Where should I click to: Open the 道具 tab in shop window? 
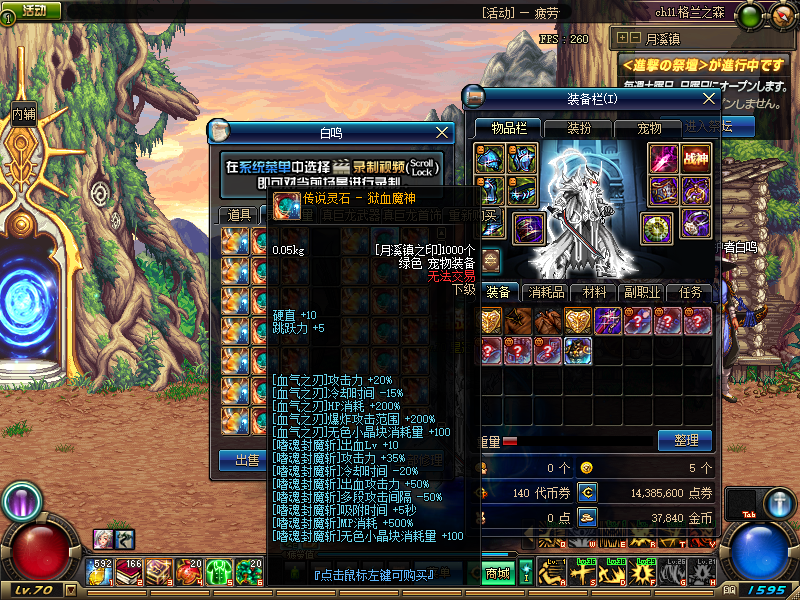click(x=240, y=214)
